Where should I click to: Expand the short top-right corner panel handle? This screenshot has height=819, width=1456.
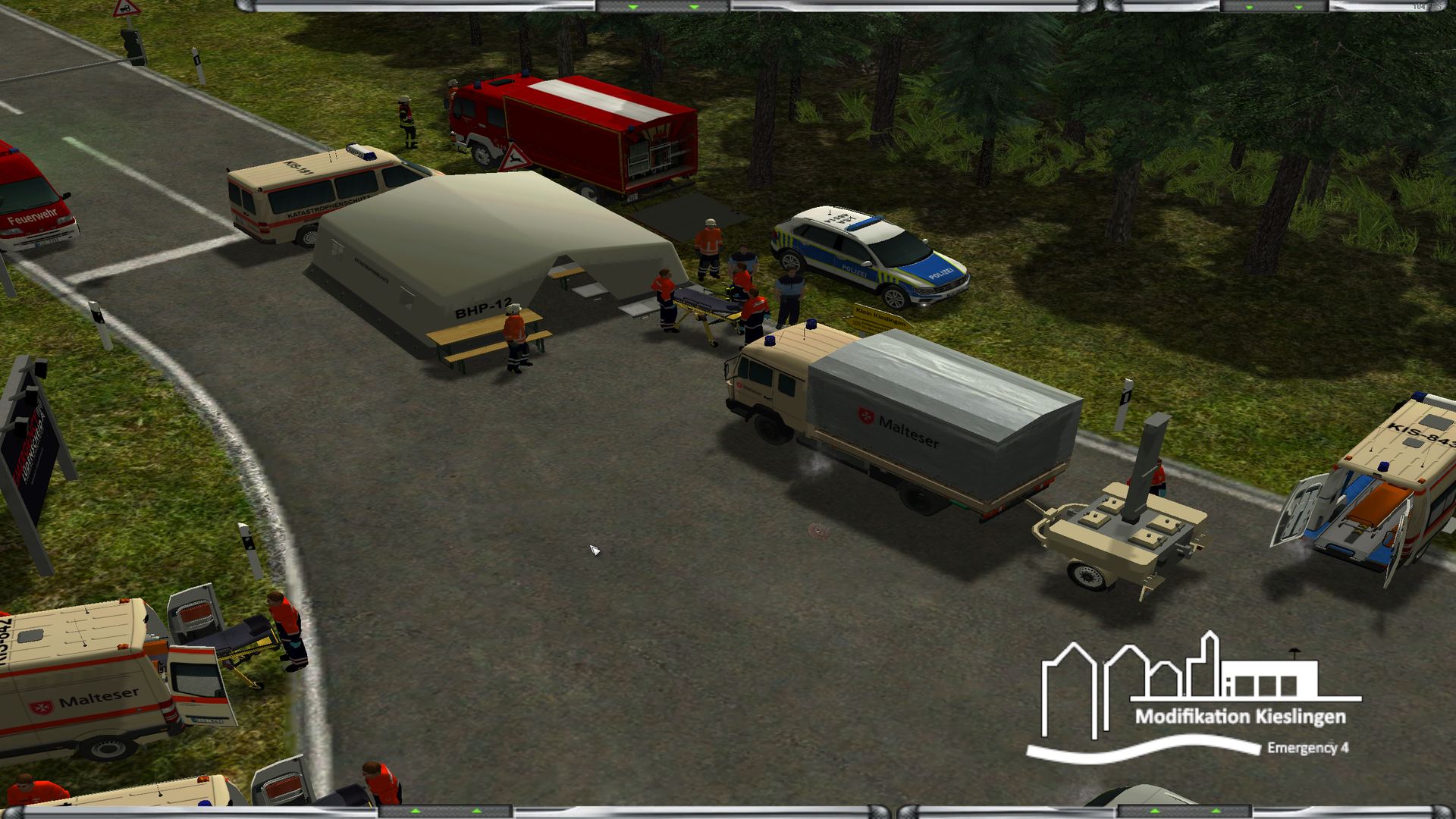click(1274, 6)
